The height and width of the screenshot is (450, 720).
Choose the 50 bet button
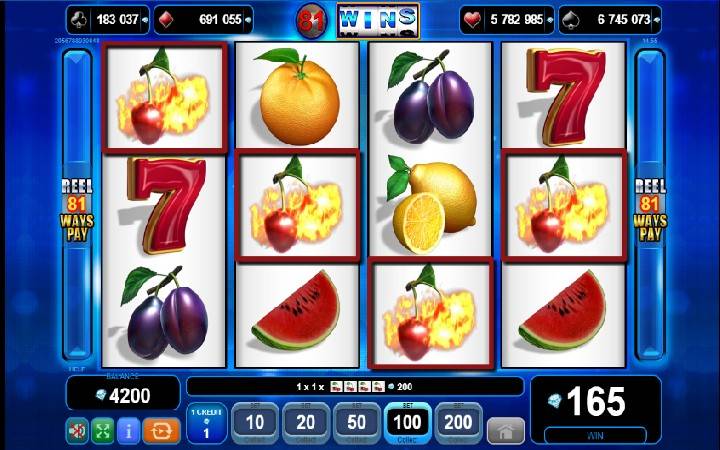point(355,424)
